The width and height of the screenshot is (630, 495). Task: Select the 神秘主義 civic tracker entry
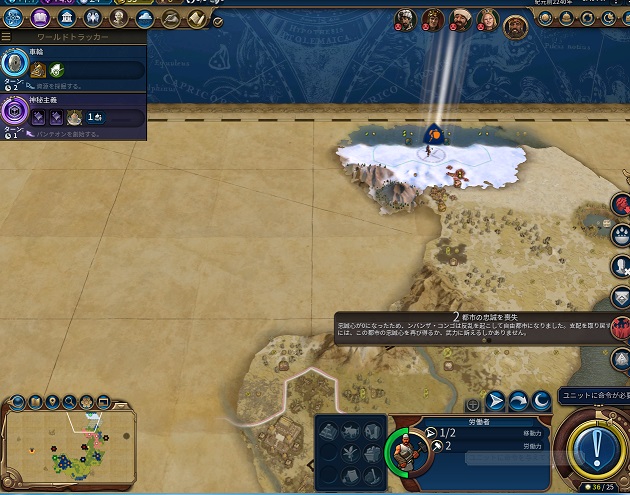pyautogui.click(x=72, y=116)
